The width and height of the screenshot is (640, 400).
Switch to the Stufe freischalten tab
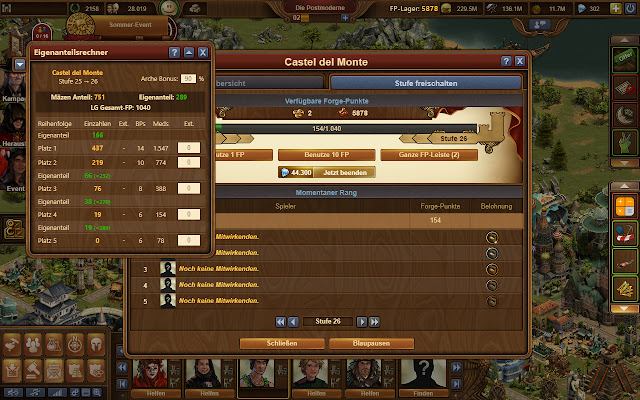[x=425, y=84]
